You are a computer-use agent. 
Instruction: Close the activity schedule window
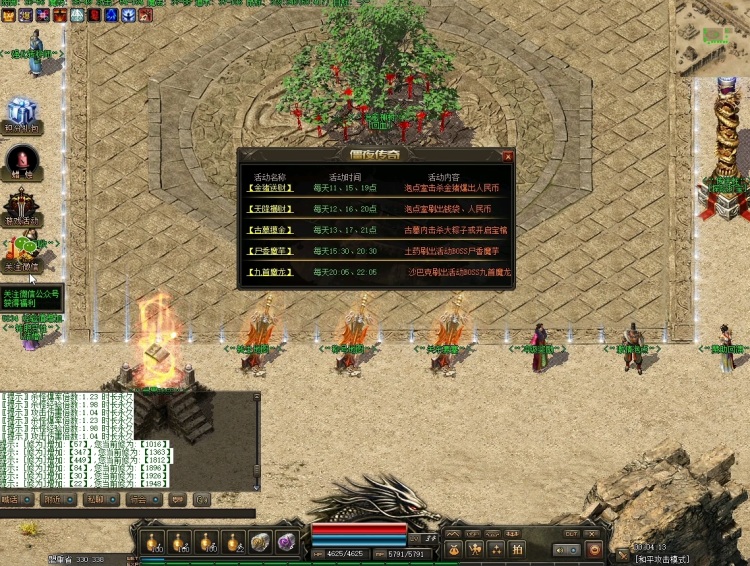coord(508,156)
